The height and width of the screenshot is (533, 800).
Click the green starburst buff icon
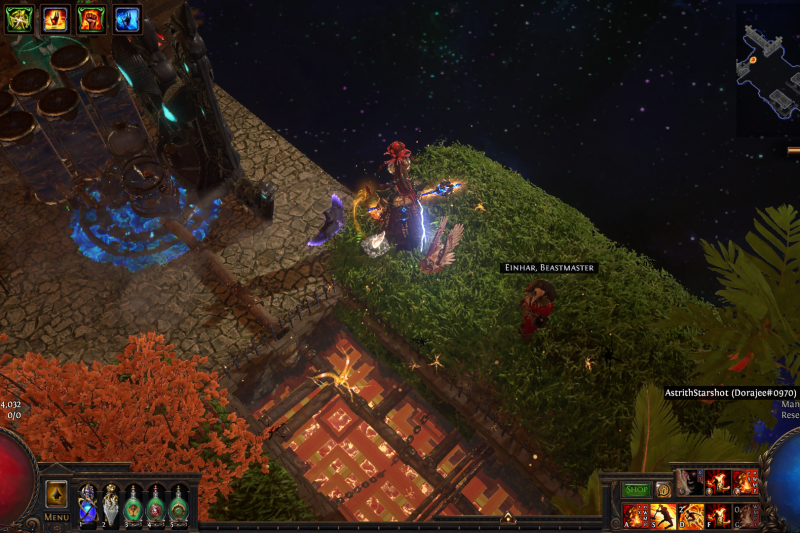click(19, 18)
